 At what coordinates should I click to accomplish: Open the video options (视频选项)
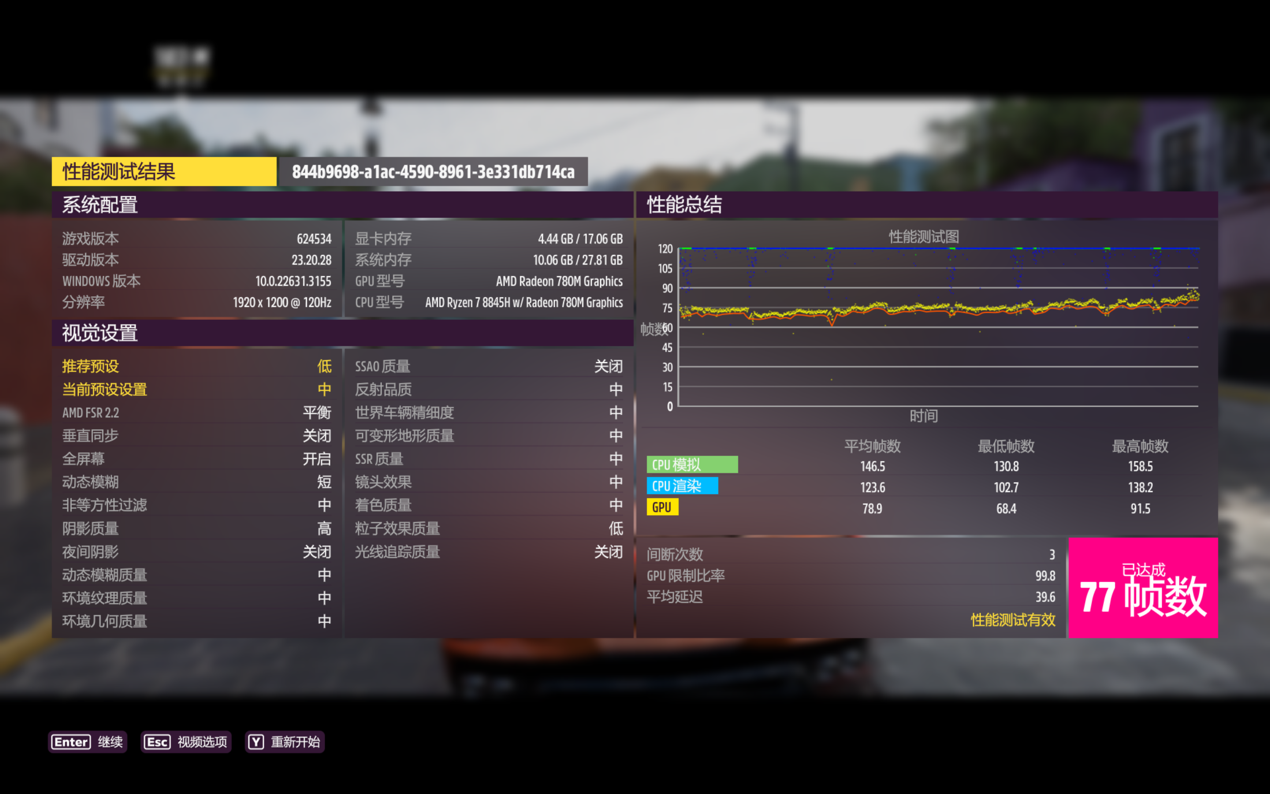pyautogui.click(x=186, y=742)
